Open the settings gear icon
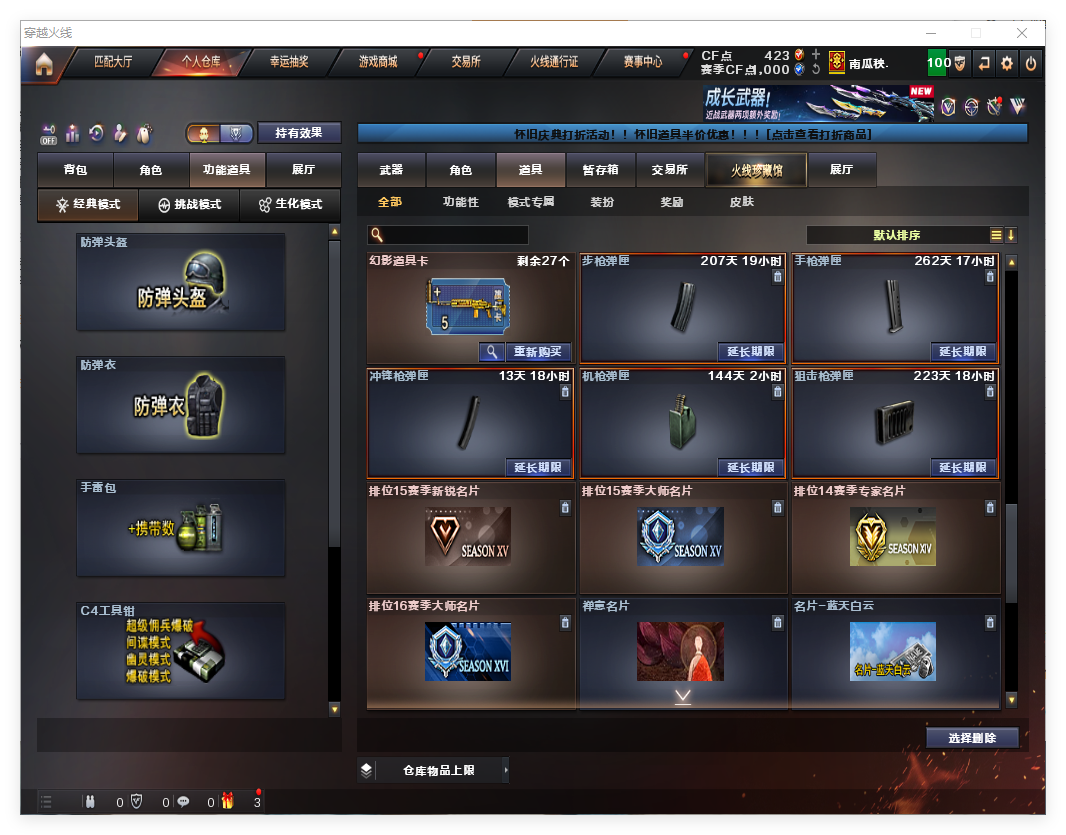 coord(1007,63)
